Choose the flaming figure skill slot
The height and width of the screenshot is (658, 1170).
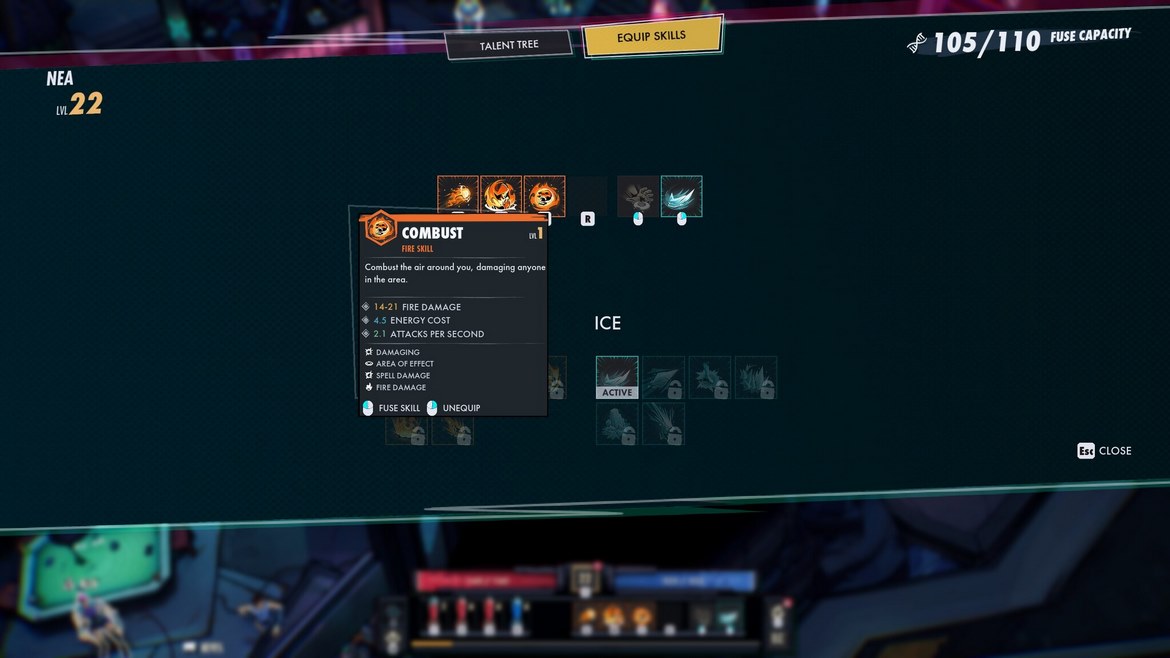click(500, 195)
